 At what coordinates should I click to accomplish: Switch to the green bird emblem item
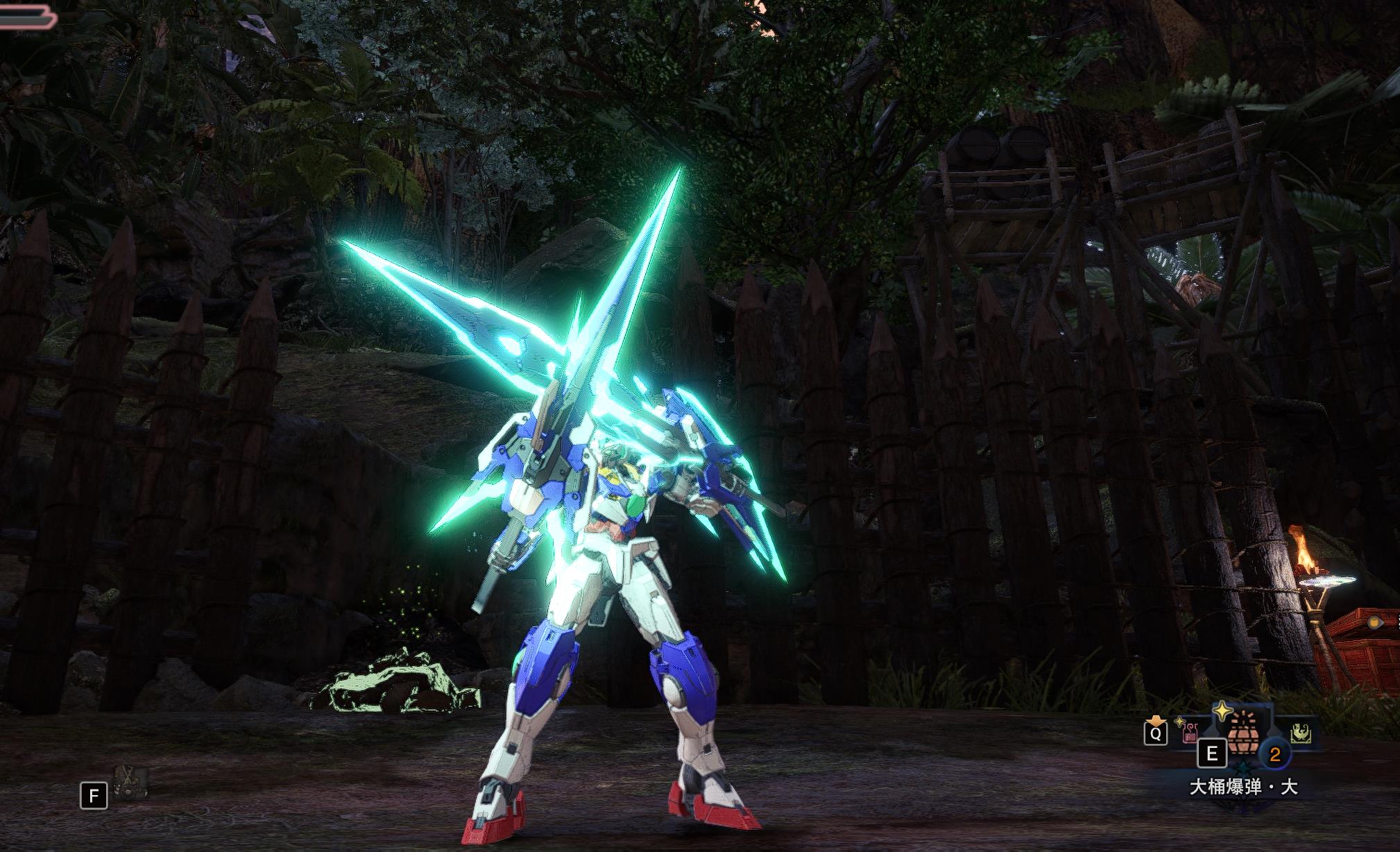point(1299,733)
